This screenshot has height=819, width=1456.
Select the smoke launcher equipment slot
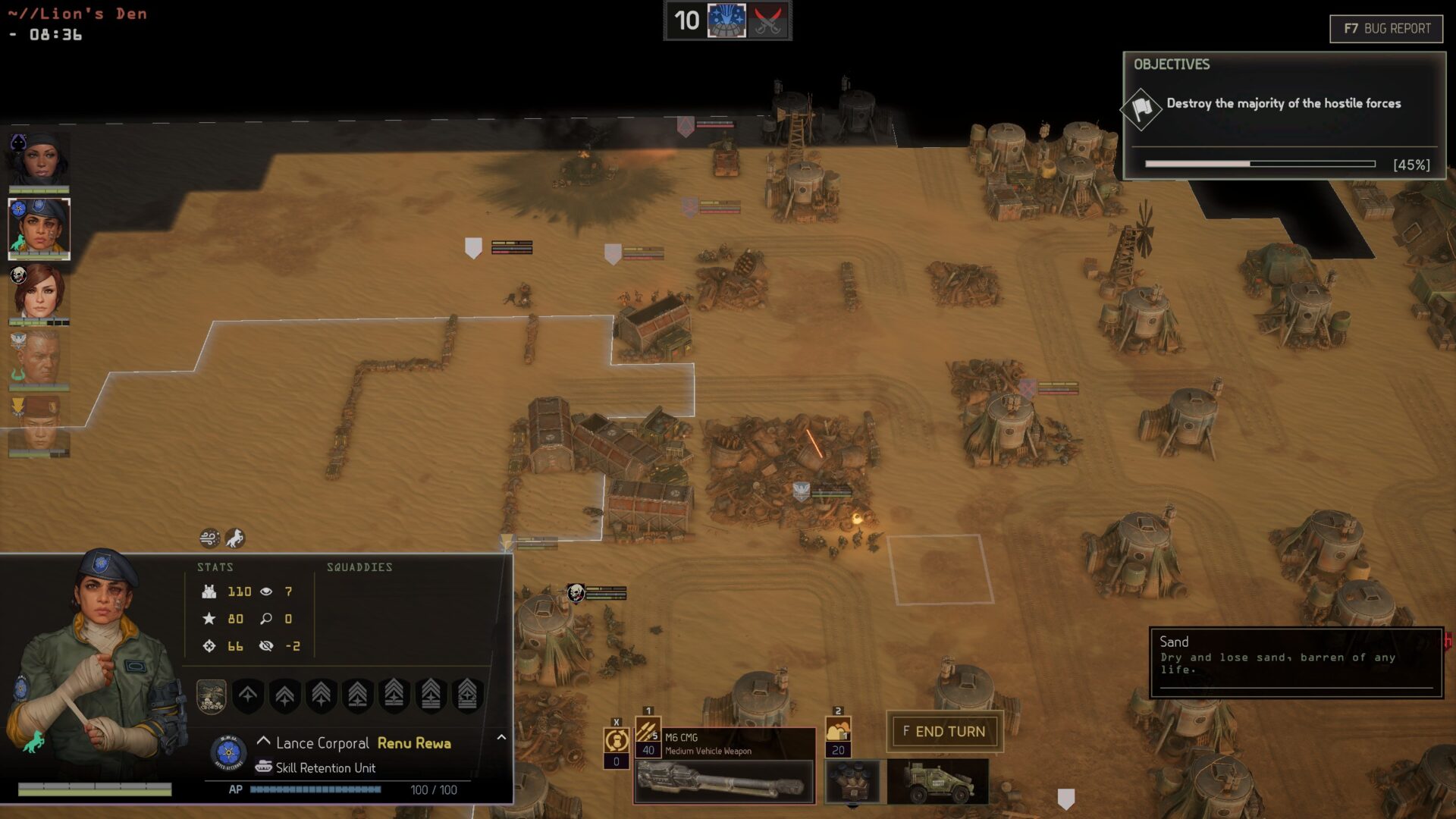point(853,781)
